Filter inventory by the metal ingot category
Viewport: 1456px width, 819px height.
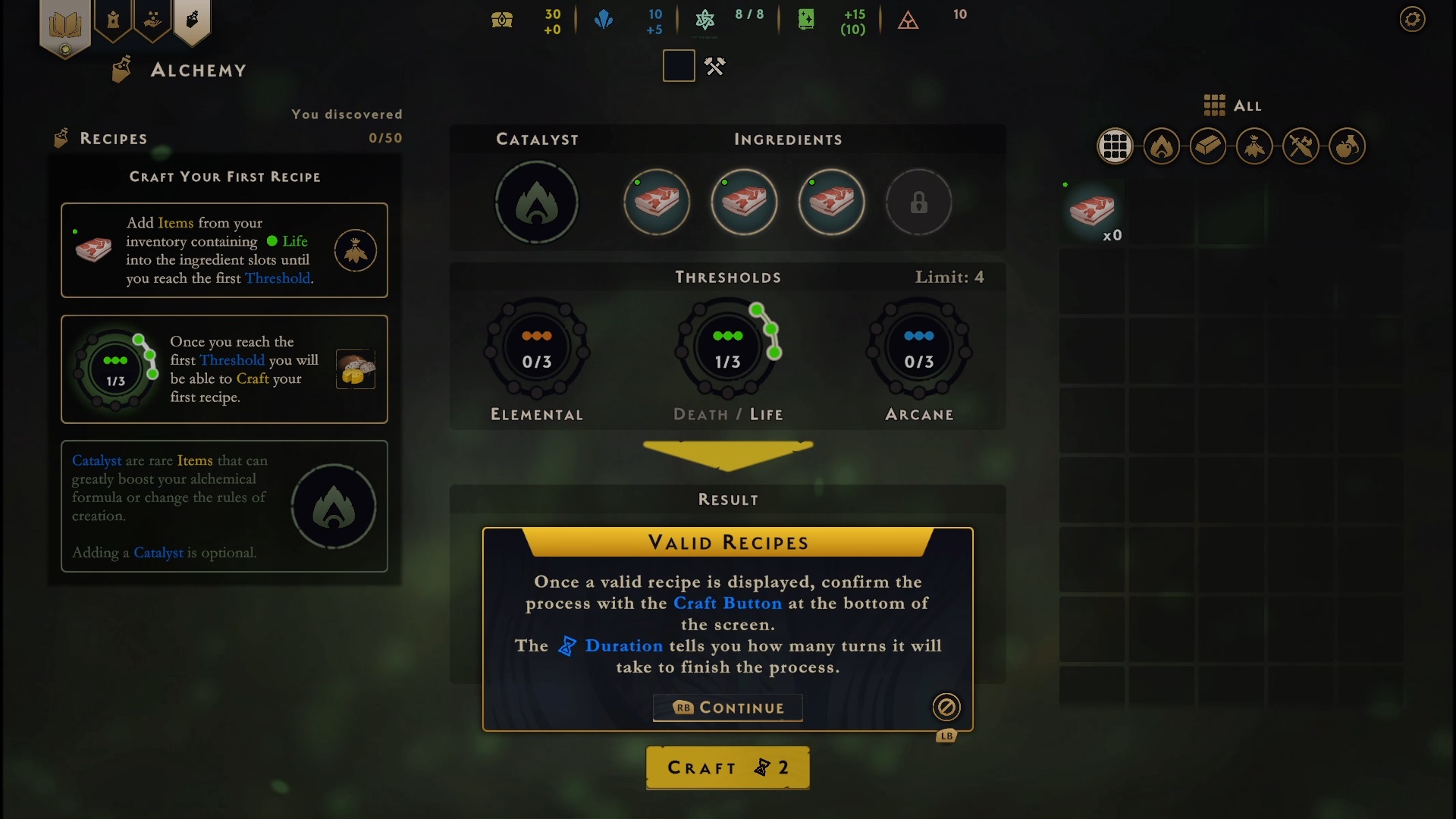click(1208, 146)
